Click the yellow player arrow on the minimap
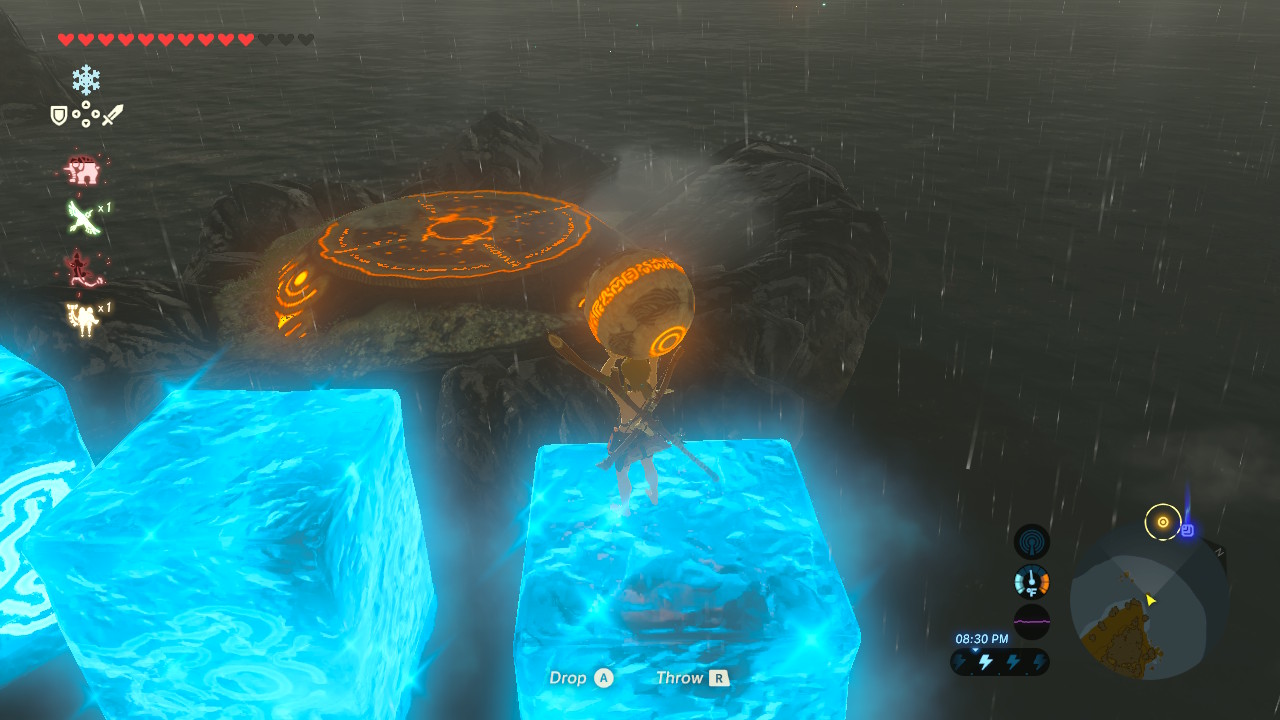This screenshot has height=720, width=1280. (1149, 601)
